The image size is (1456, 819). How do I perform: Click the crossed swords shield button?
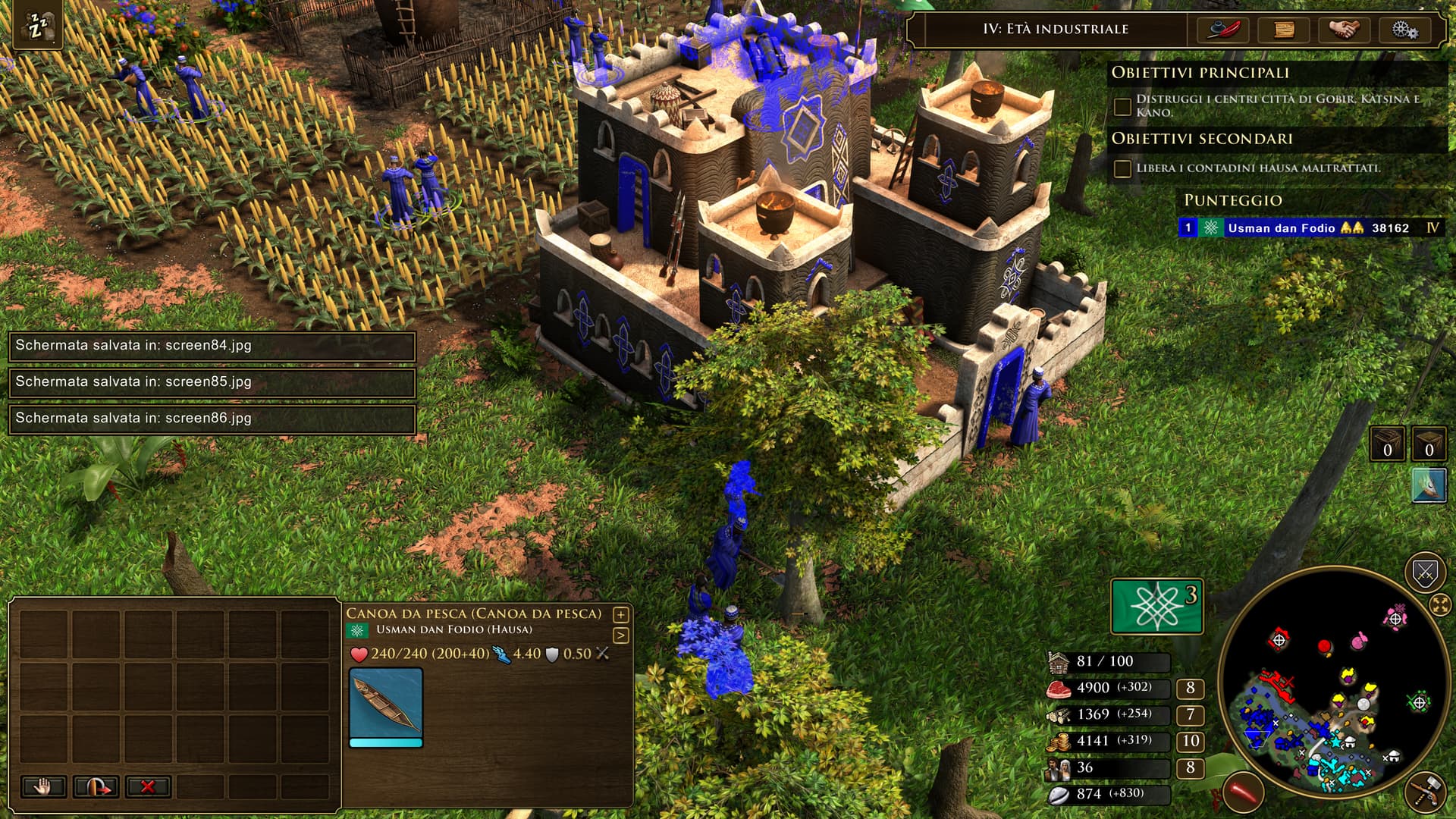(x=1425, y=573)
